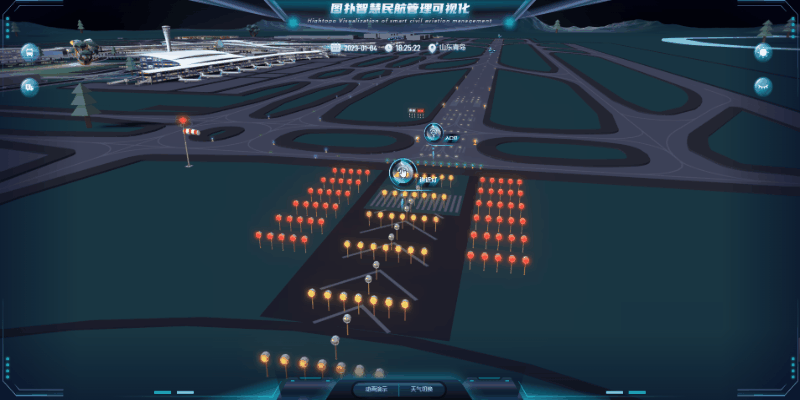Screen dimensions: 800x400
Task: Select the truck vehicle icon button
Action: coord(29,87)
